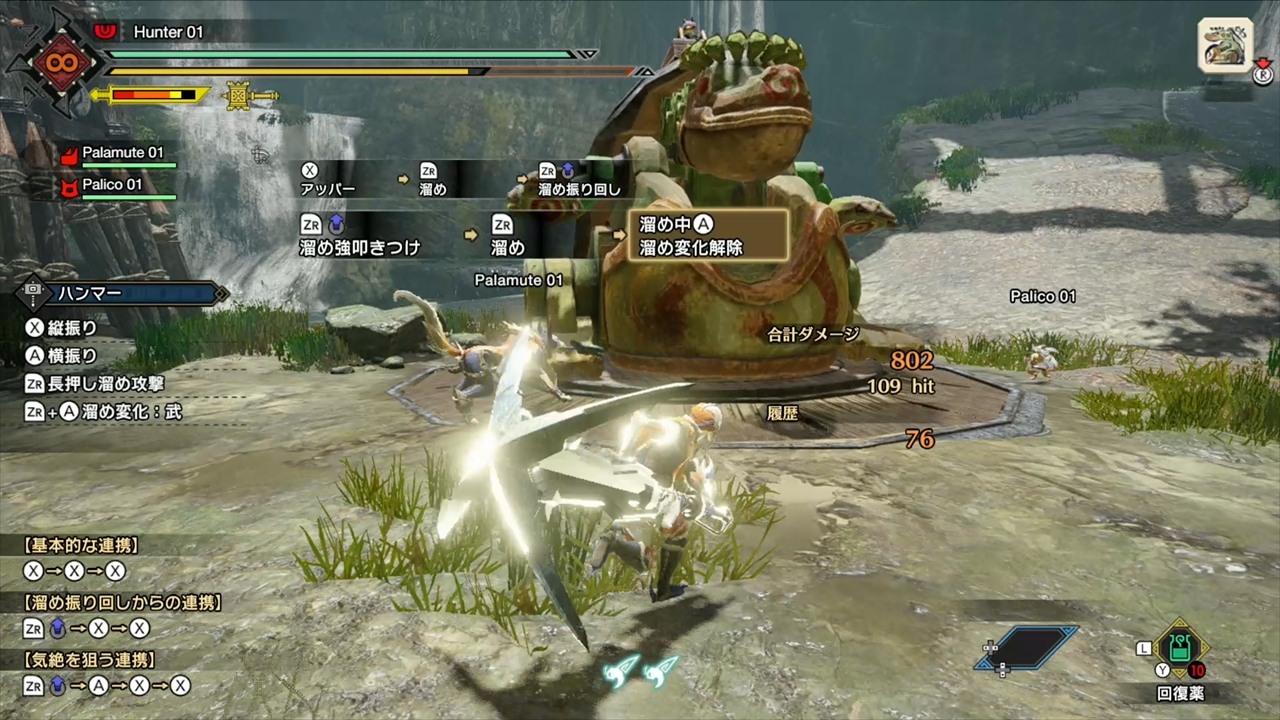Click the Palico 01 buddy status entry
1280x720 pixels.
click(x=111, y=185)
